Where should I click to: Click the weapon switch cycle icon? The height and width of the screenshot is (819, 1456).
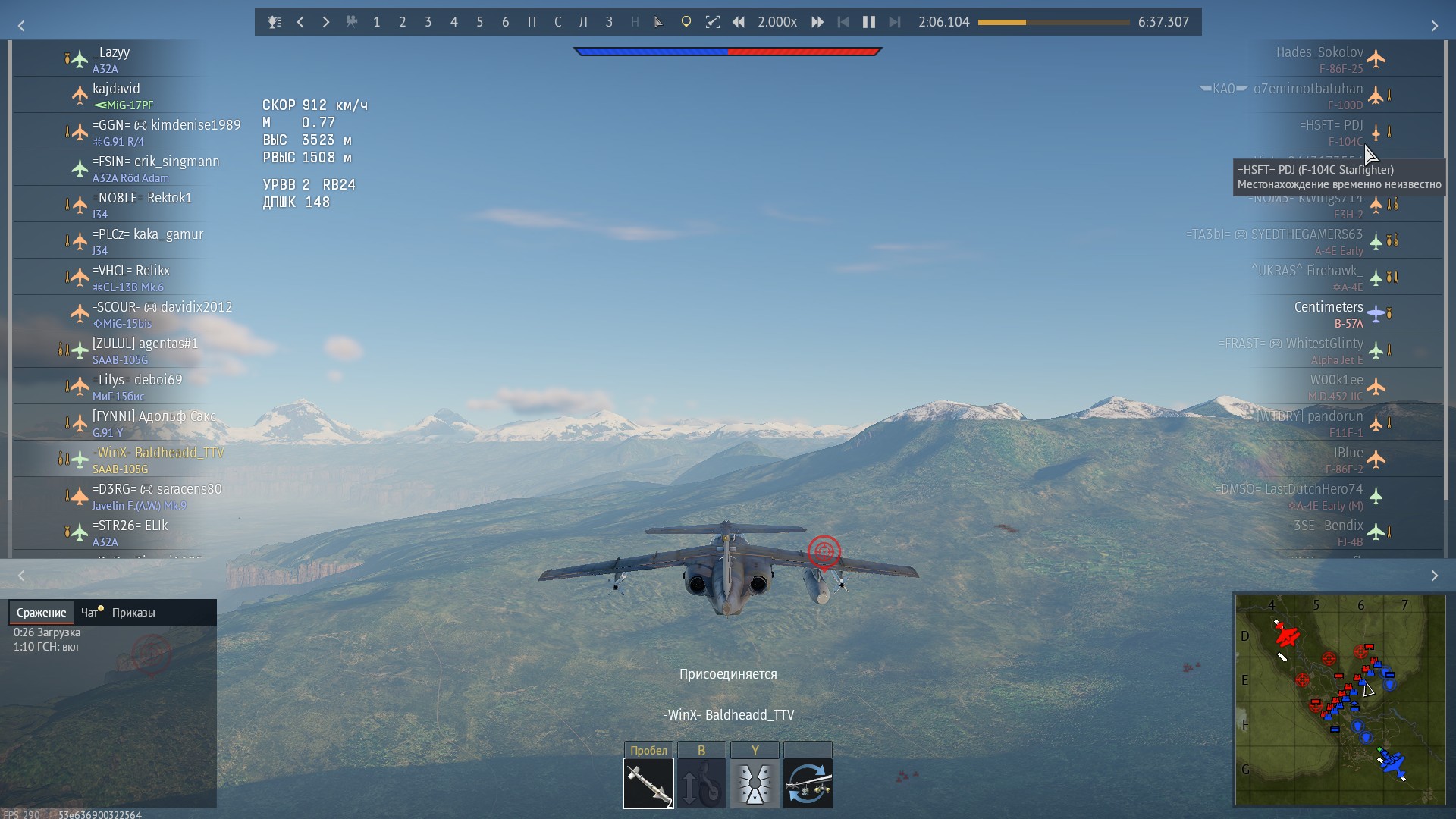pos(808,783)
